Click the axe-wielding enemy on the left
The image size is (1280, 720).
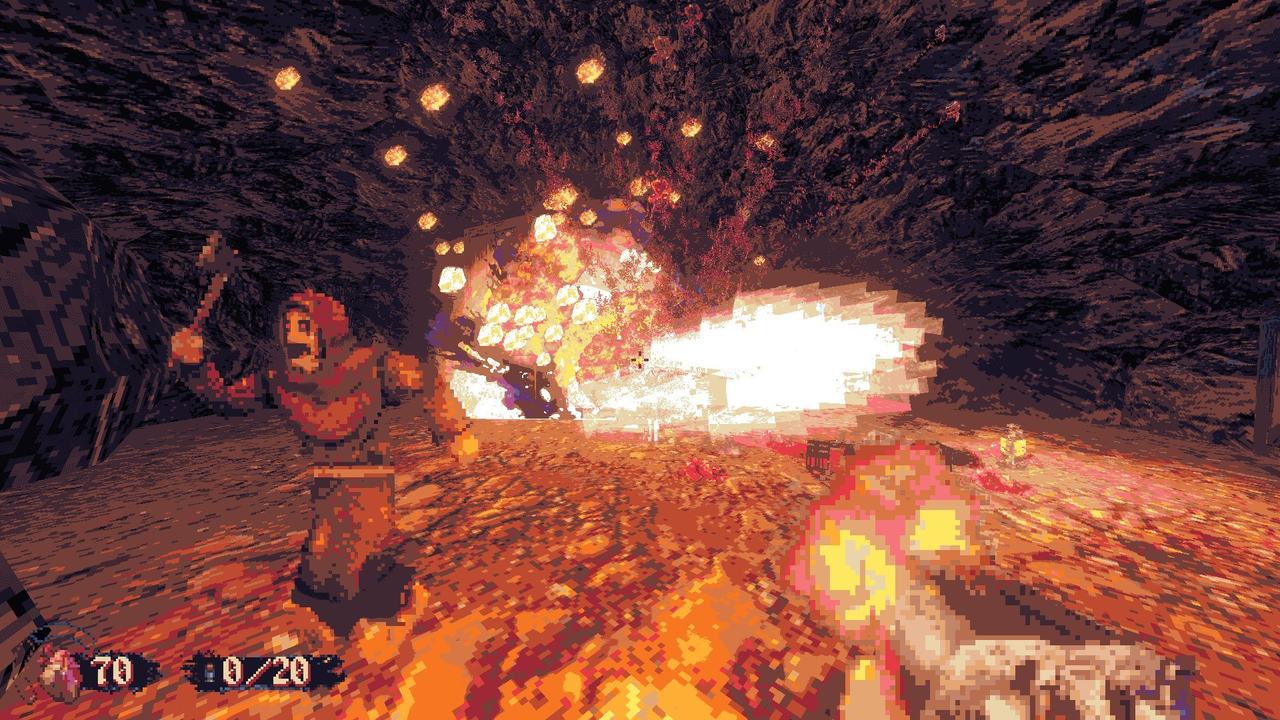(330, 420)
